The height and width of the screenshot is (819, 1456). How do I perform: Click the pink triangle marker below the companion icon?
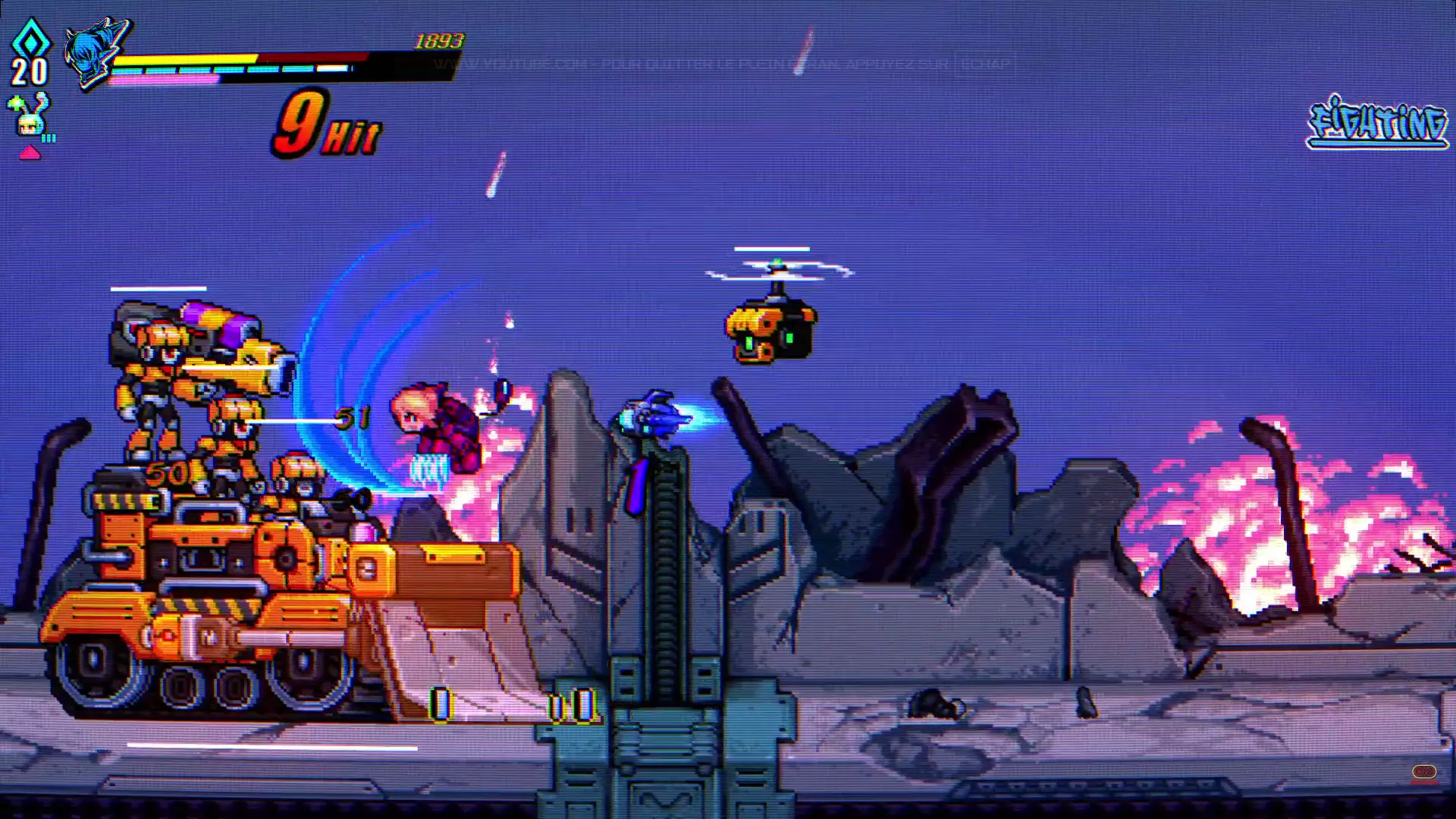pos(30,152)
